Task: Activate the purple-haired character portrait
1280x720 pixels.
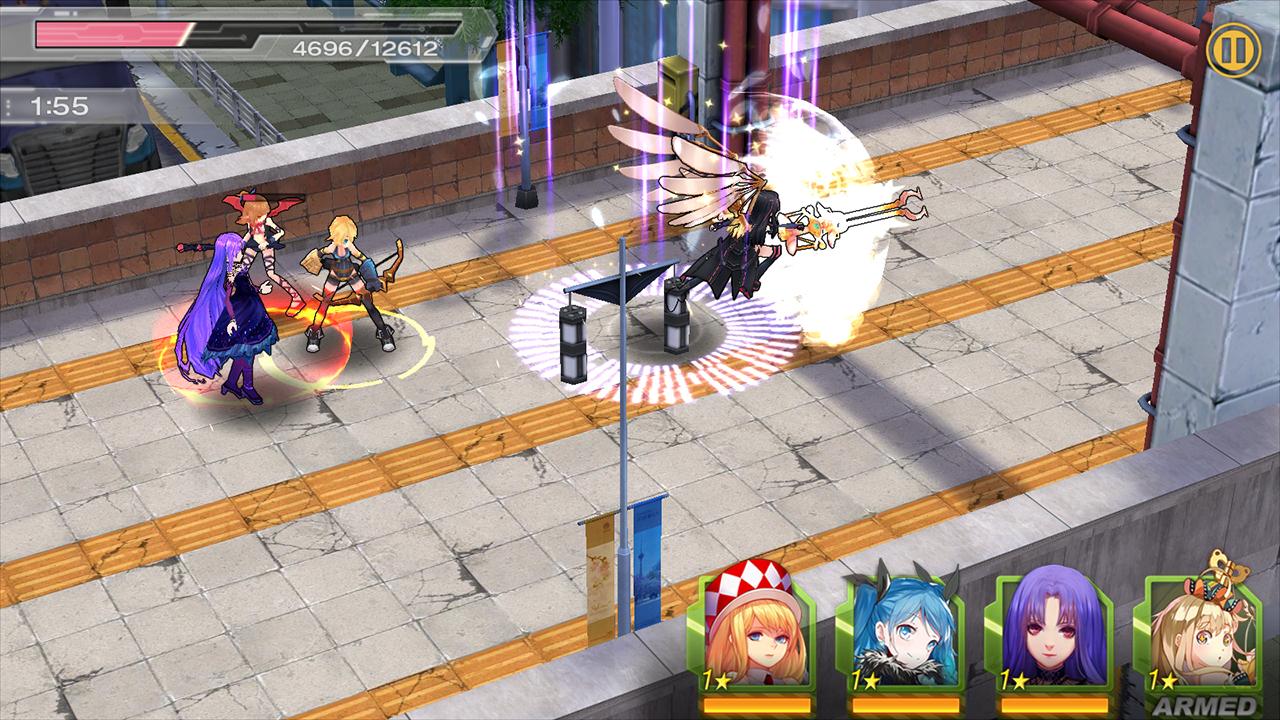Action: pos(1050,635)
